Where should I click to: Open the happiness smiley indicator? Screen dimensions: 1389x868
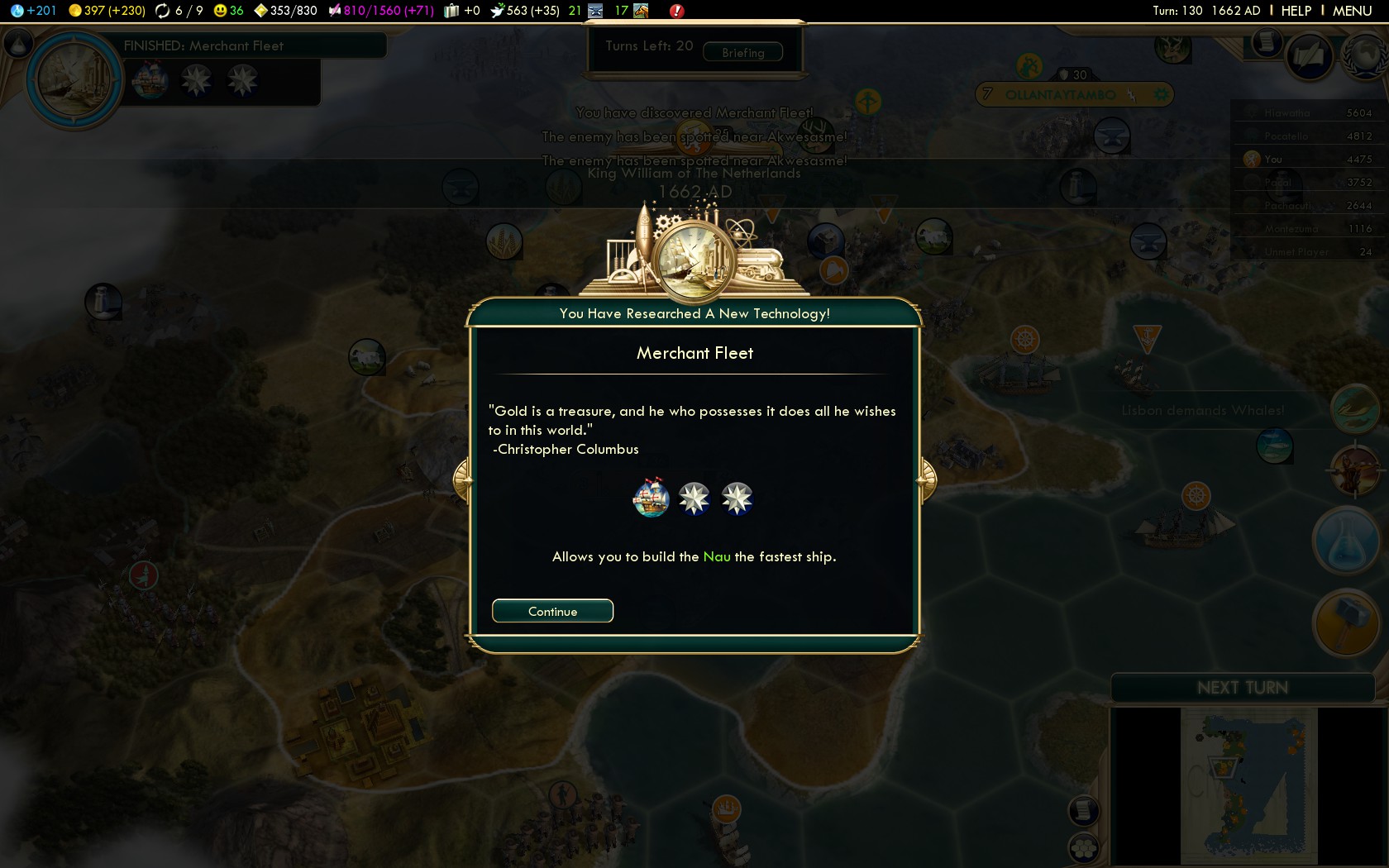coord(228,11)
